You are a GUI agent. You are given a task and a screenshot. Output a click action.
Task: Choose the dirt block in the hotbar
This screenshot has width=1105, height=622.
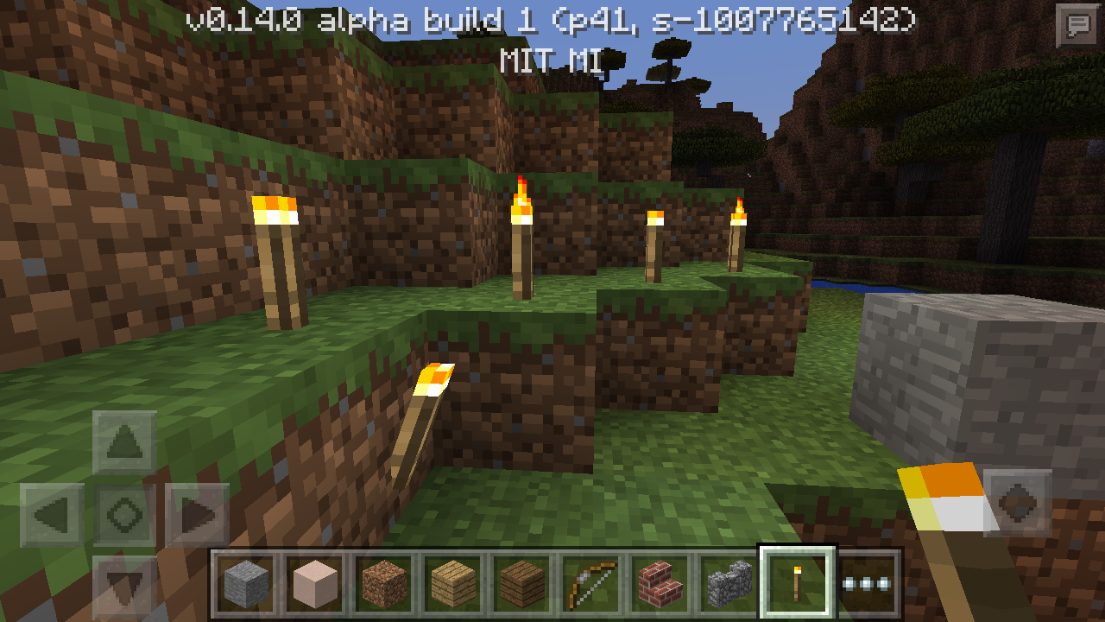tap(382, 583)
